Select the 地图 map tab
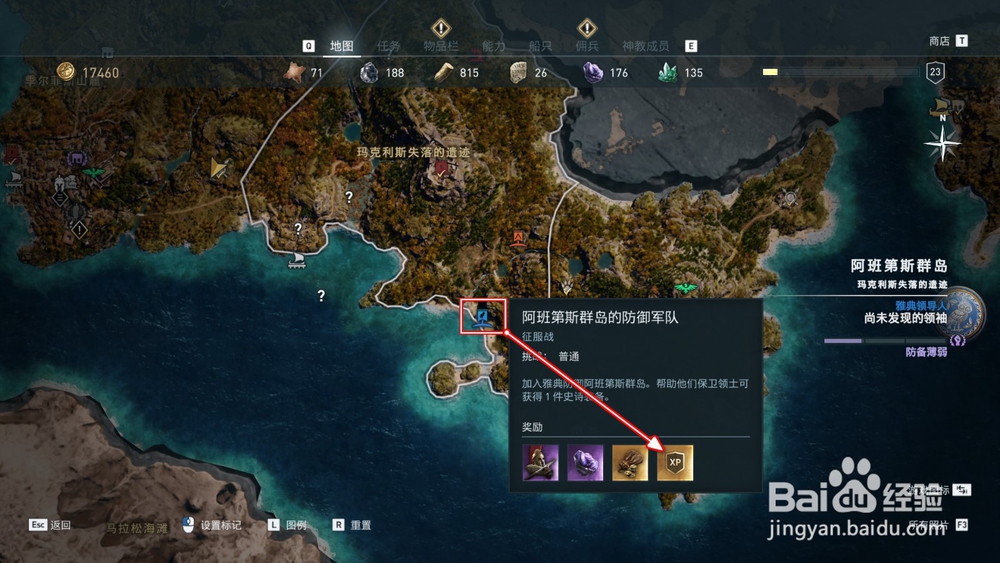This screenshot has width=1000, height=563. pos(342,46)
